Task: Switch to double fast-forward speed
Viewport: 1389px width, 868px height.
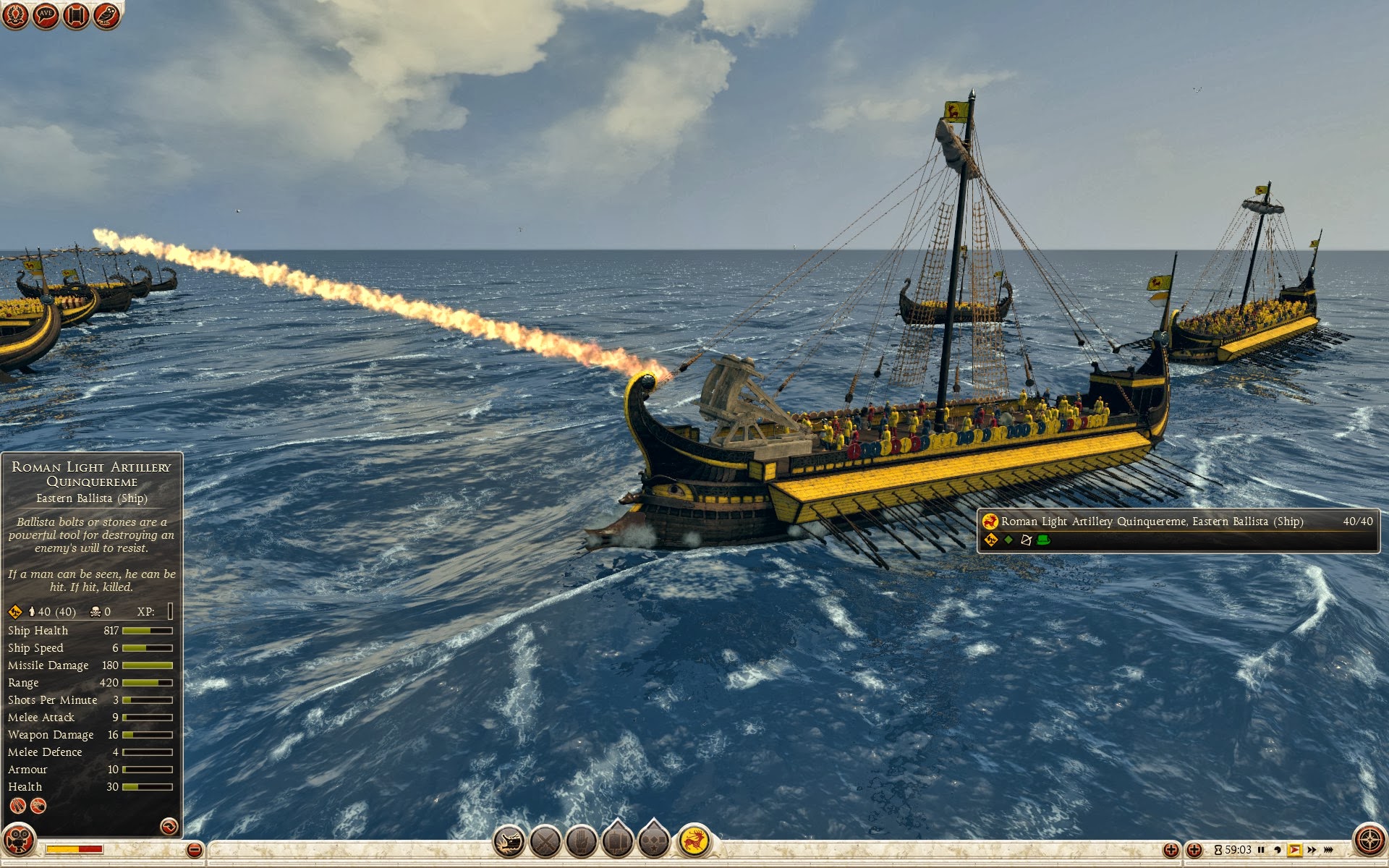Action: coord(1312,850)
